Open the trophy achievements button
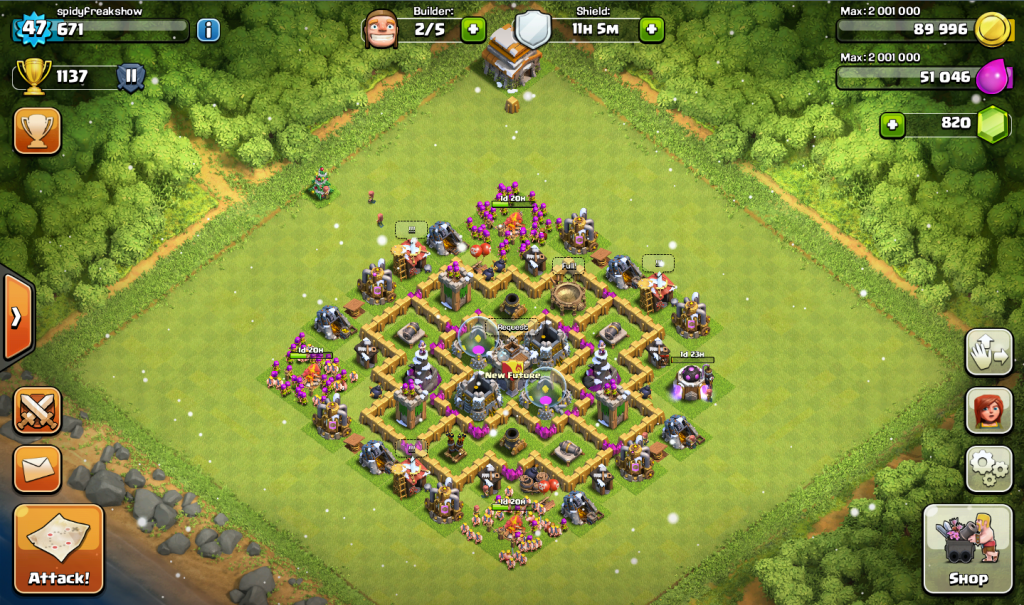Viewport: 1024px width, 605px height. pyautogui.click(x=37, y=130)
